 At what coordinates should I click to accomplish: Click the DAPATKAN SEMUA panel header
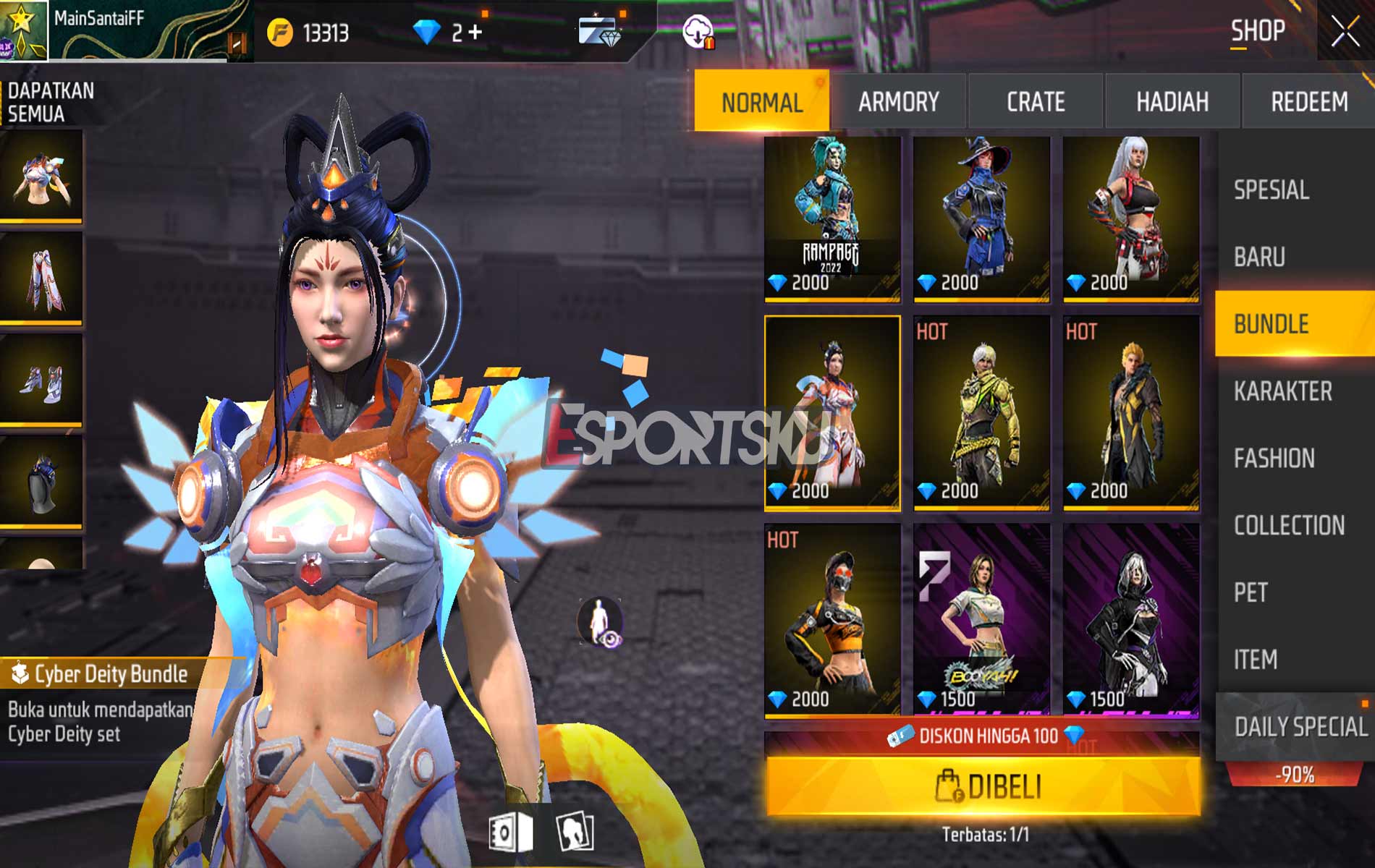51,103
